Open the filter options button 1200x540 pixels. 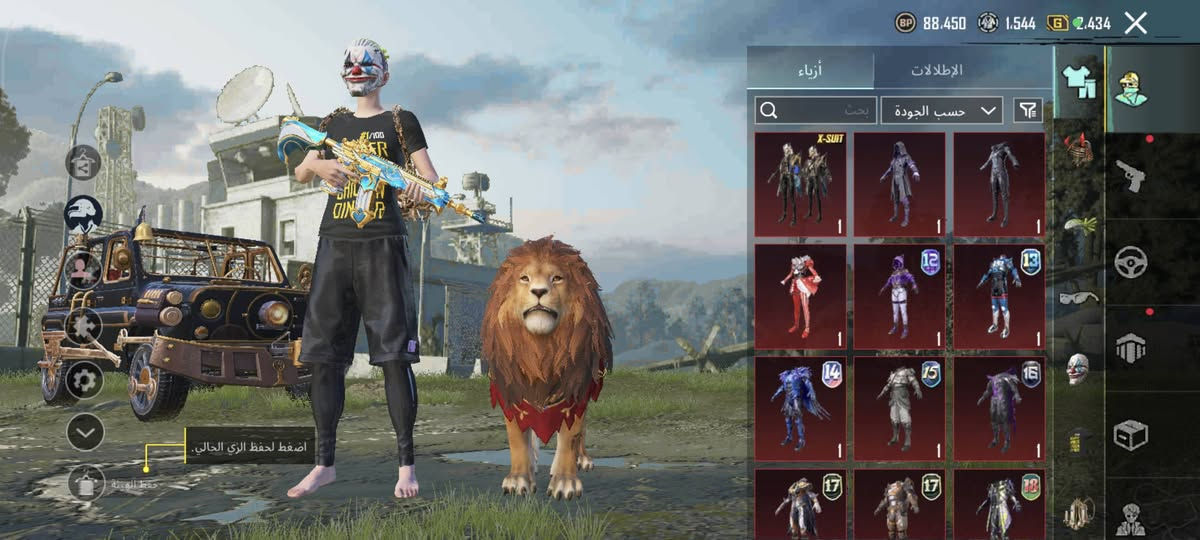tap(1027, 110)
